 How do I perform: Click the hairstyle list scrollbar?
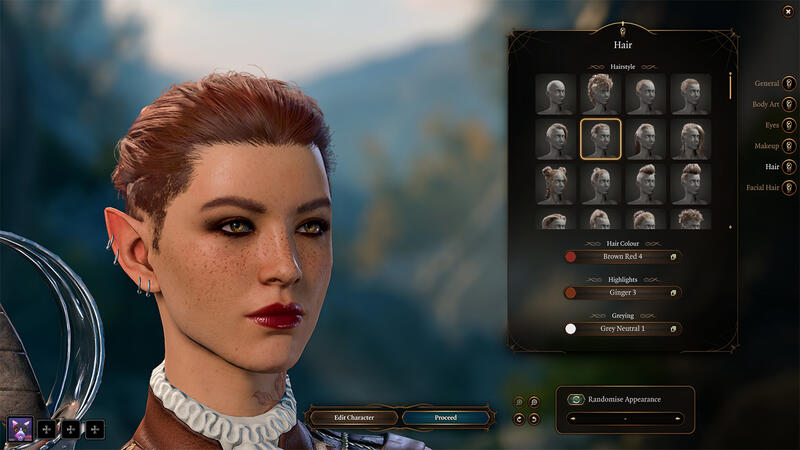point(730,86)
